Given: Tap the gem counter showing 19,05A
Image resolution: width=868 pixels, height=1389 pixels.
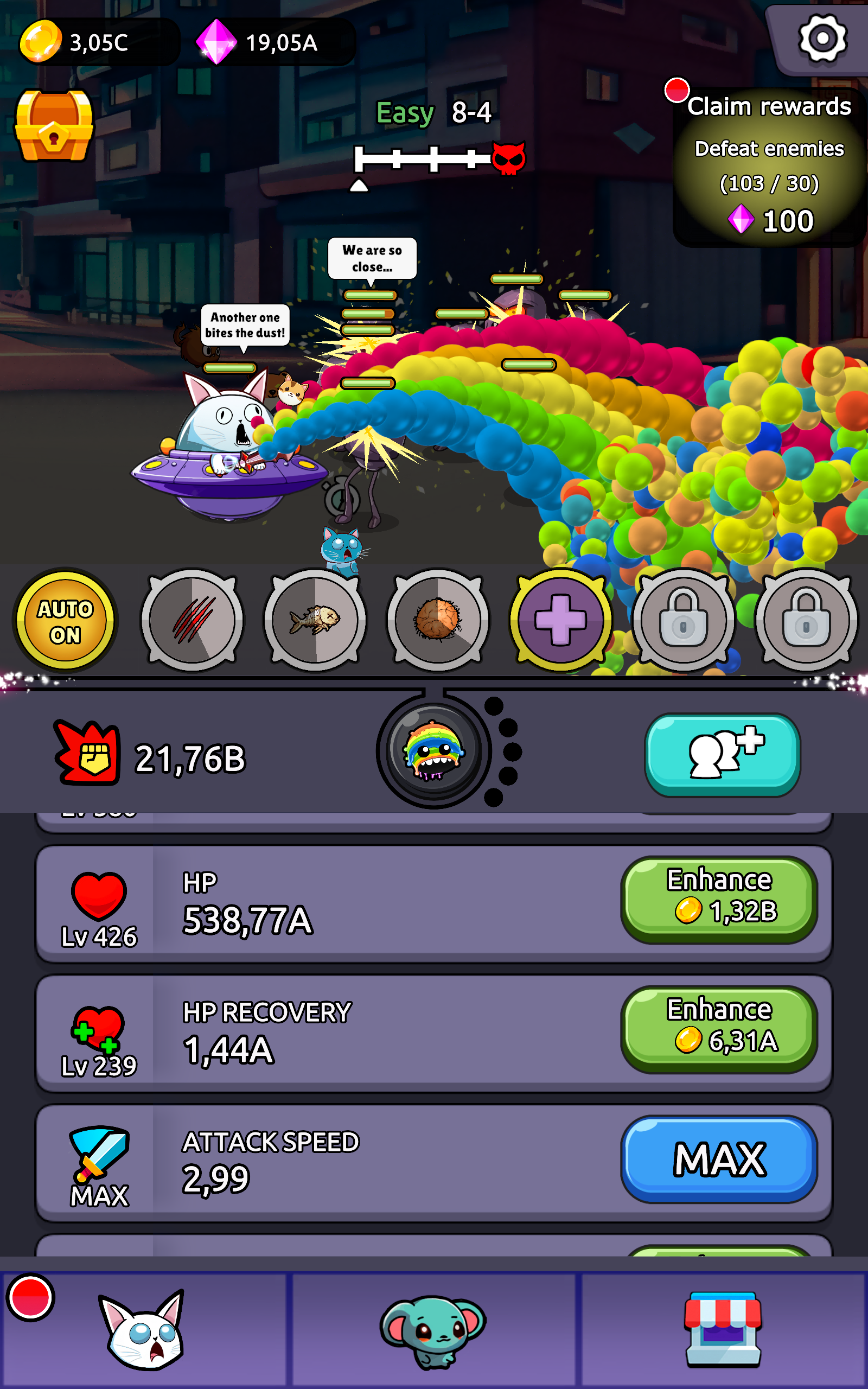Looking at the screenshot, I should 270,42.
